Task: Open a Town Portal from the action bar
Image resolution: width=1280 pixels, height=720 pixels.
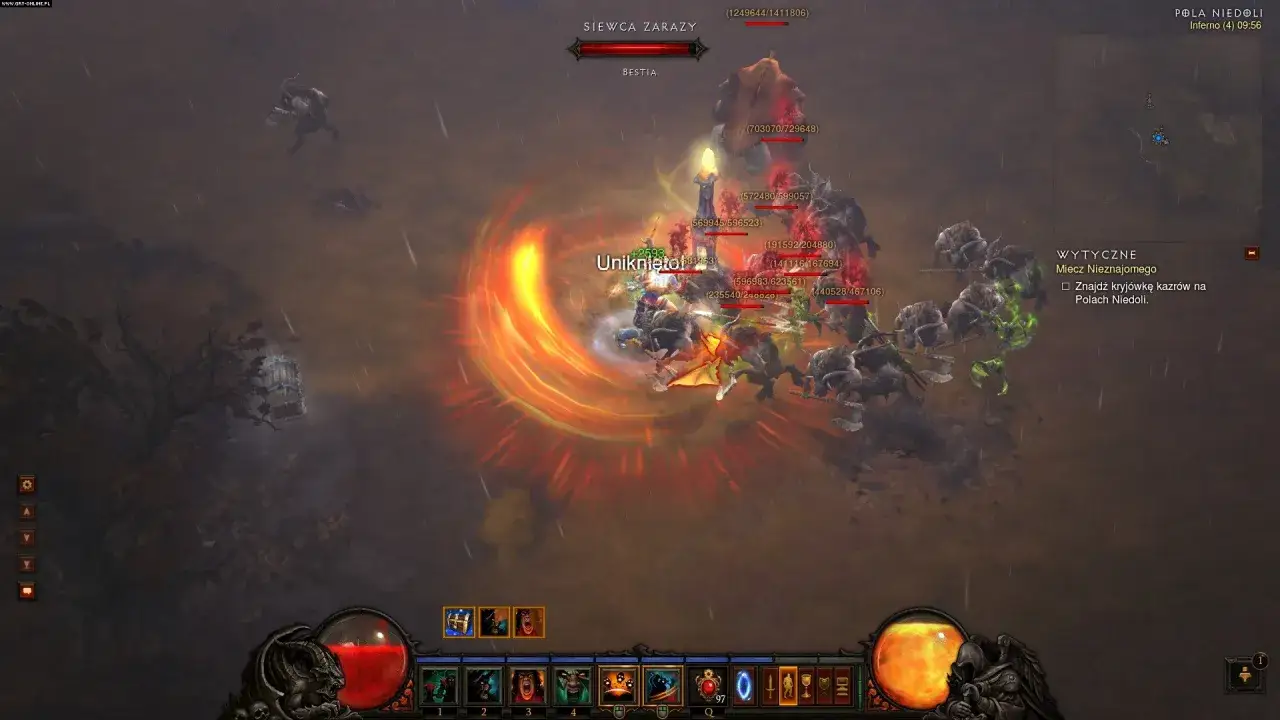Action: (745, 684)
